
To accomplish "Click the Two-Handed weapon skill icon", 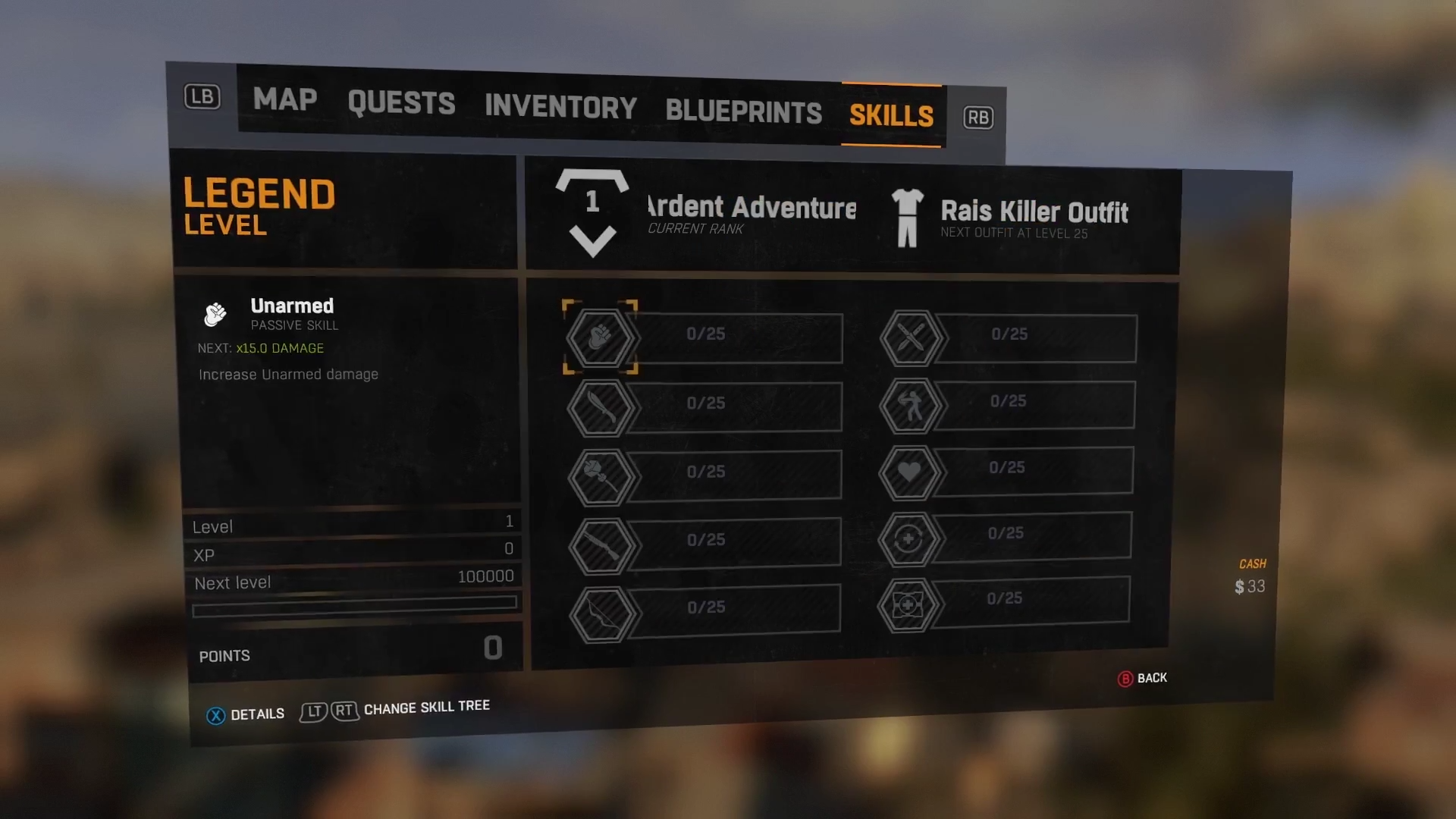I will point(600,474).
